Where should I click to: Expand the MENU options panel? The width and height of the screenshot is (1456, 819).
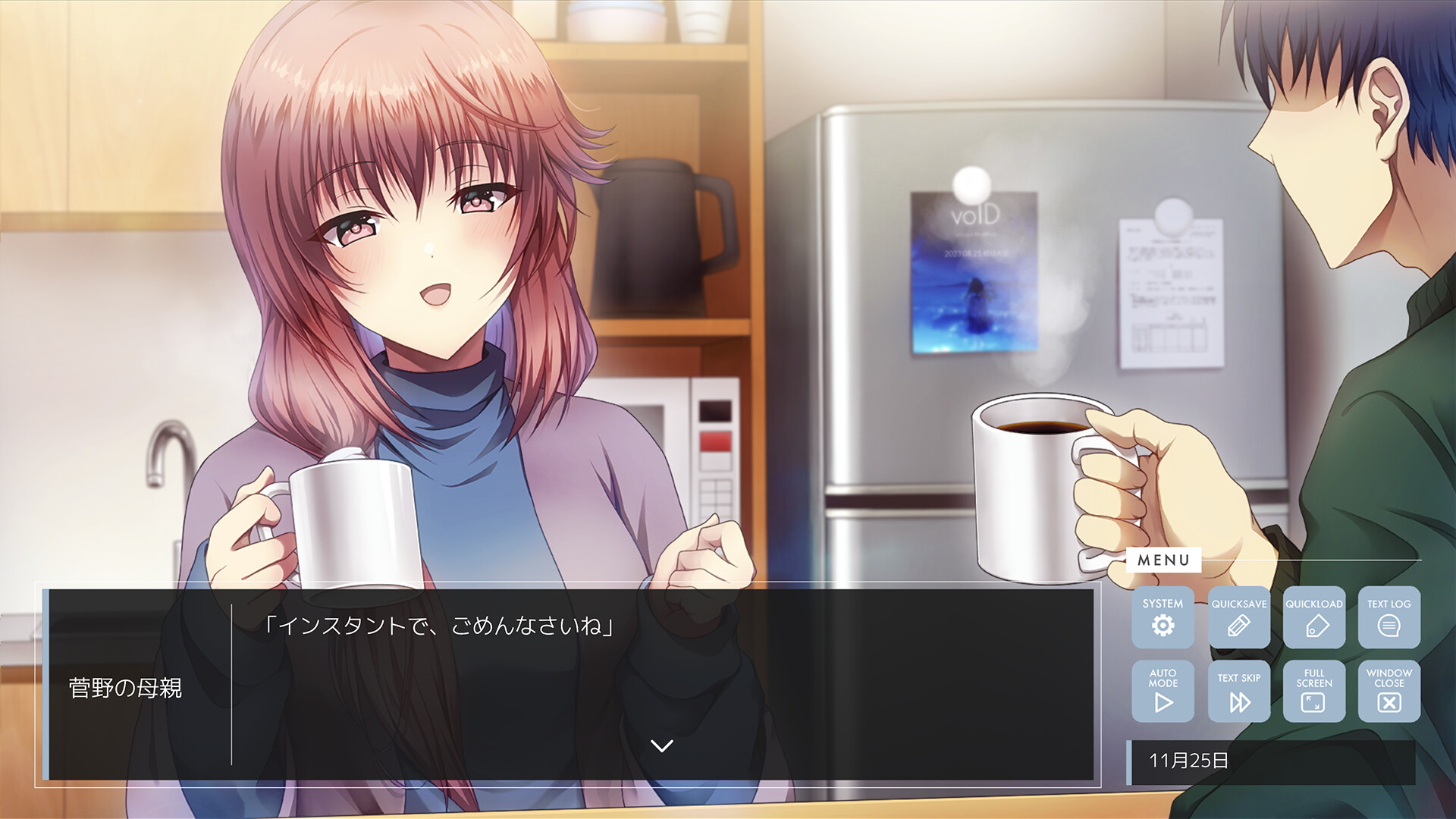[x=1165, y=562]
